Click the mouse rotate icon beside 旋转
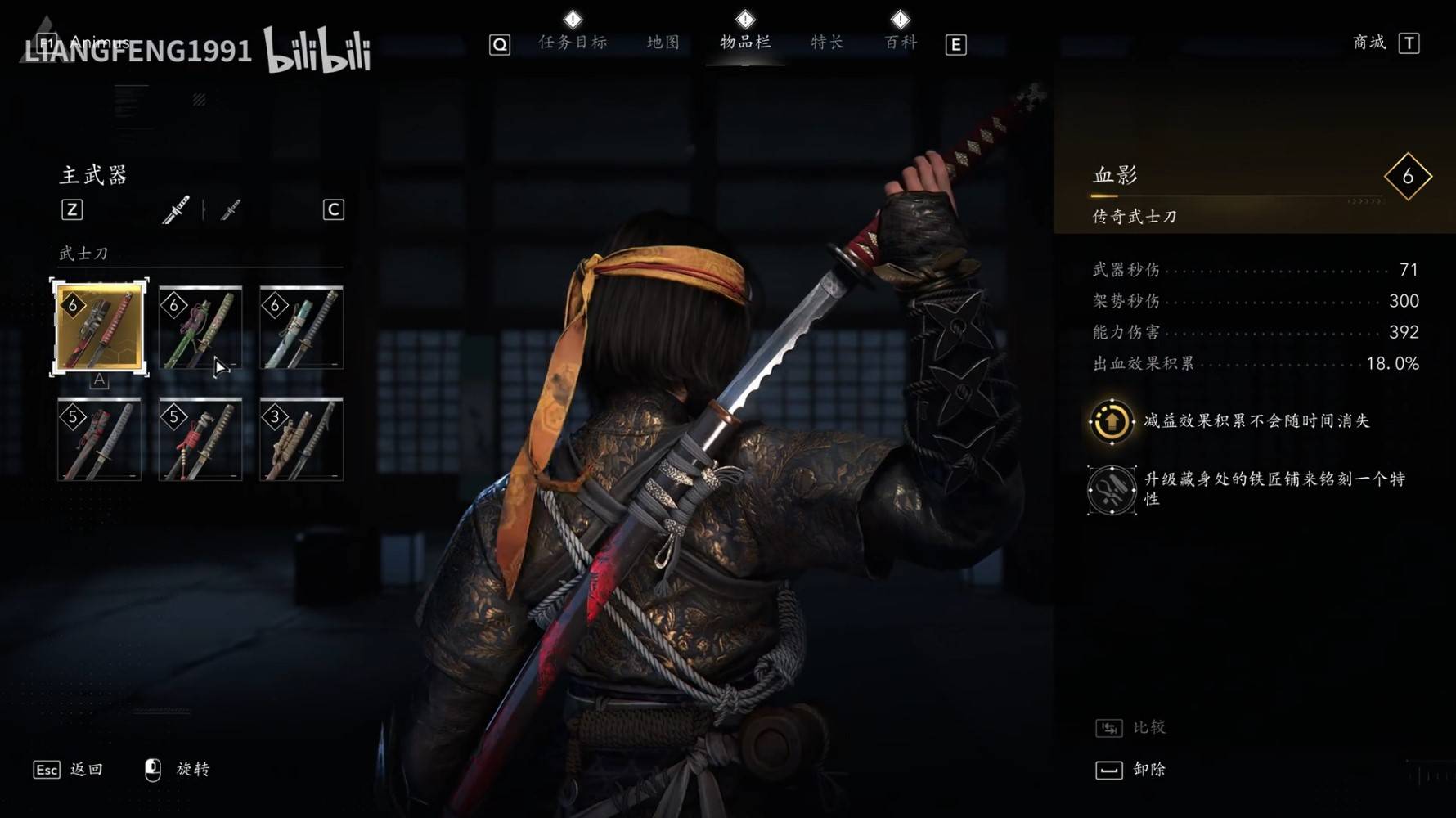This screenshot has height=818, width=1456. [x=152, y=767]
